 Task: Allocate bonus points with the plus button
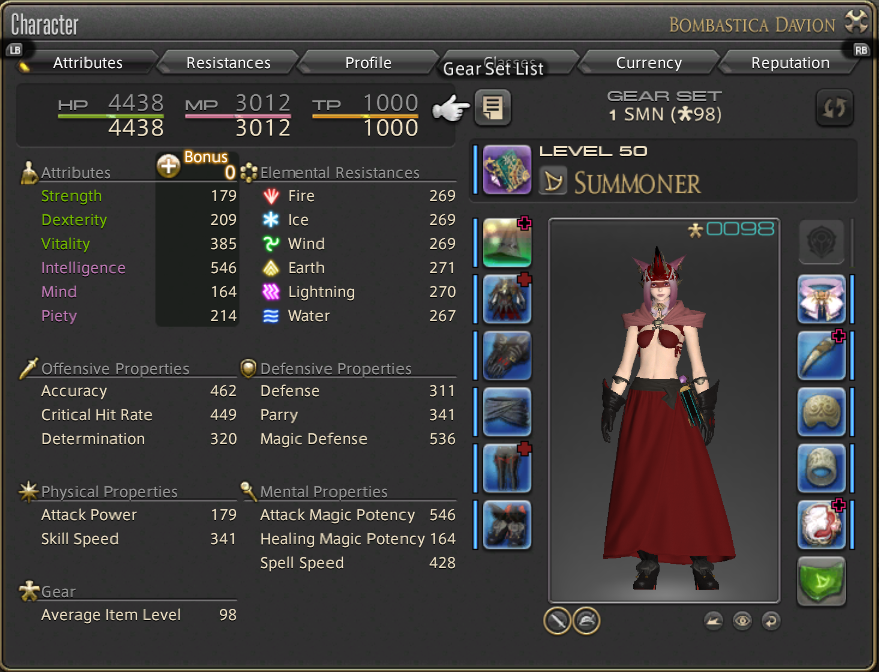(169, 167)
